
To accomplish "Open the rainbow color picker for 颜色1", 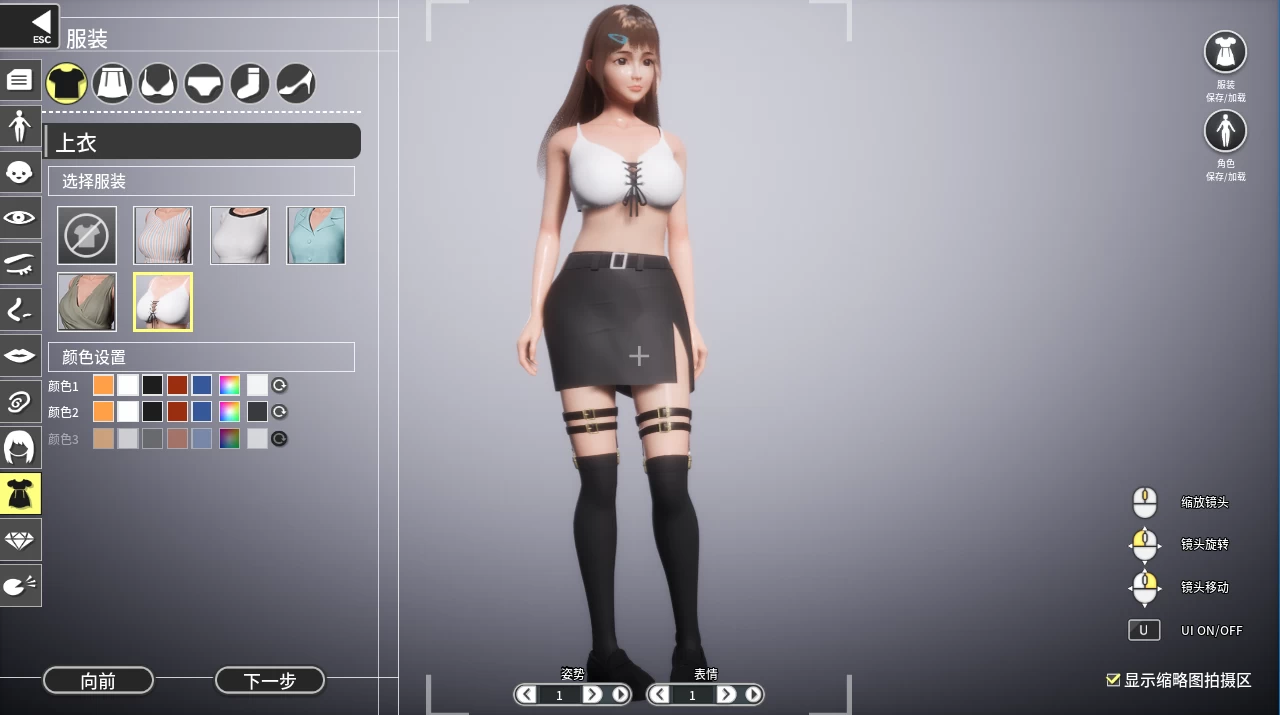I will [x=230, y=385].
